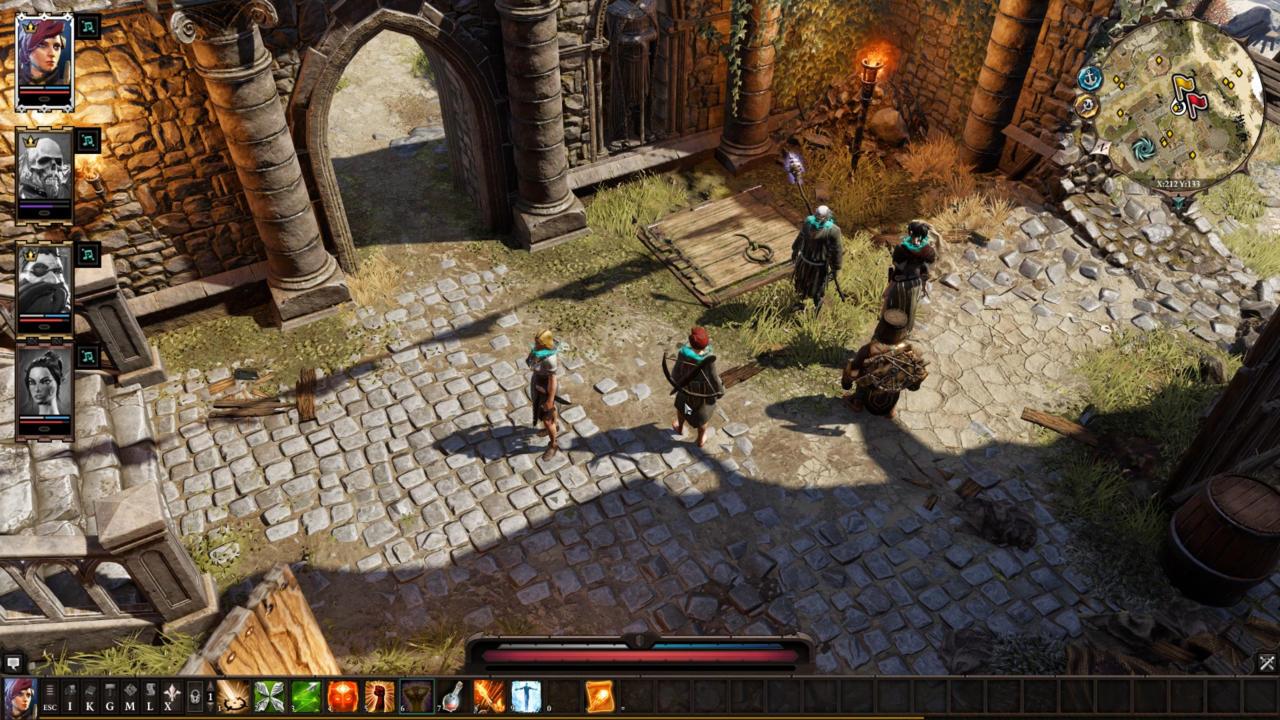Screen dimensions: 1280x720
Task: Open the inventory with the I button
Action: coord(70,695)
